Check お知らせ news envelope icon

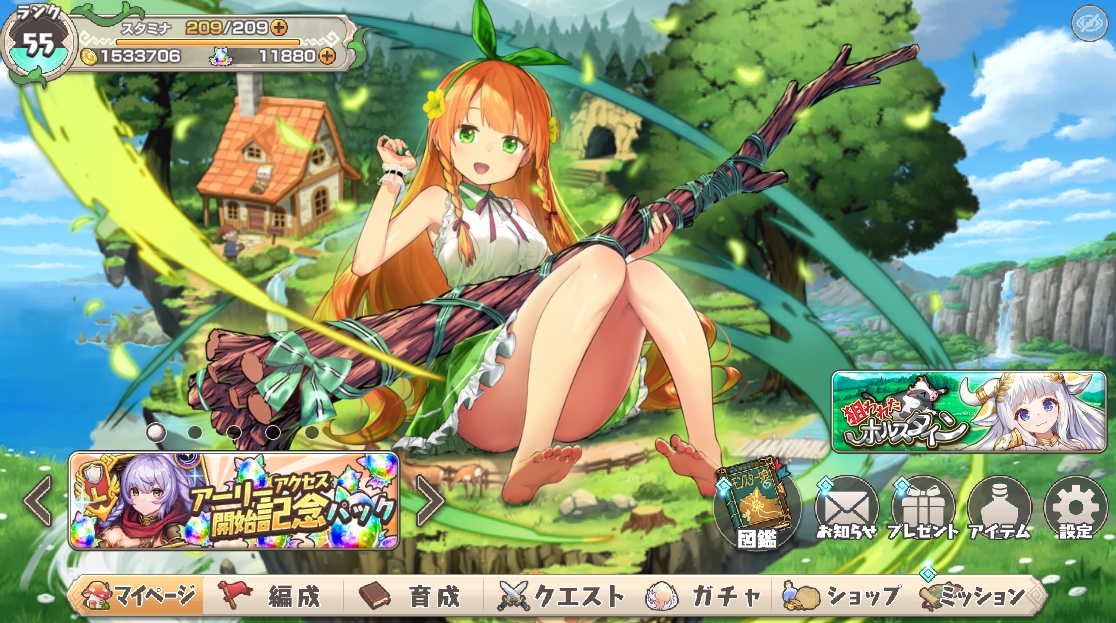[846, 507]
